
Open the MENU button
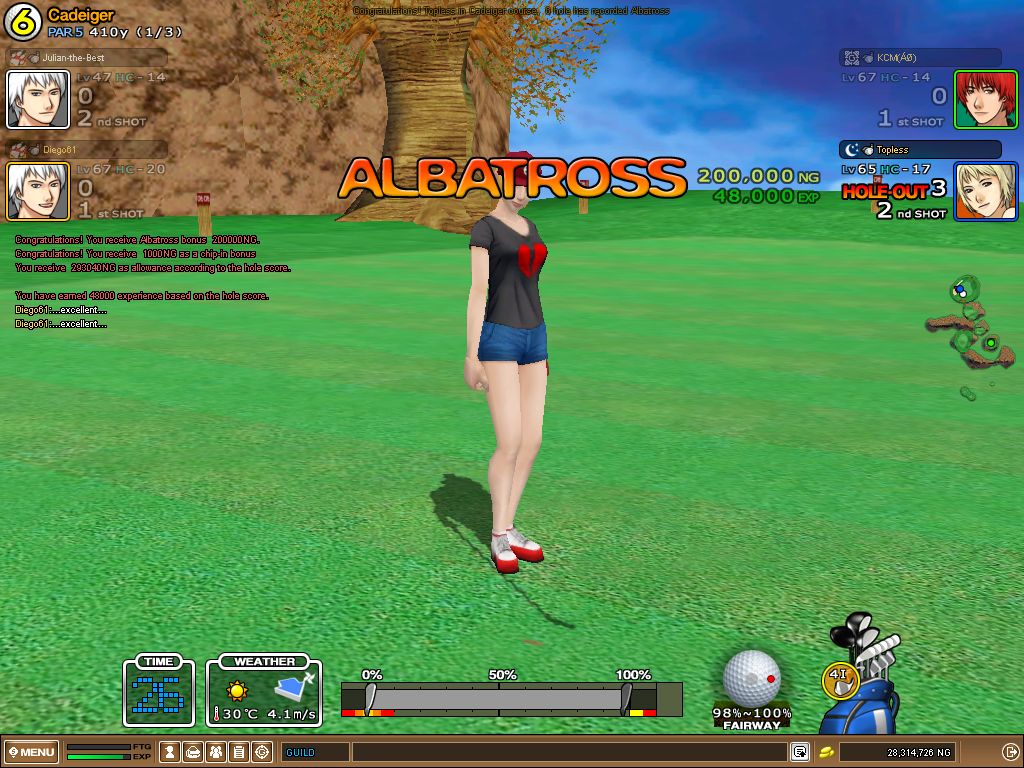(x=32, y=752)
